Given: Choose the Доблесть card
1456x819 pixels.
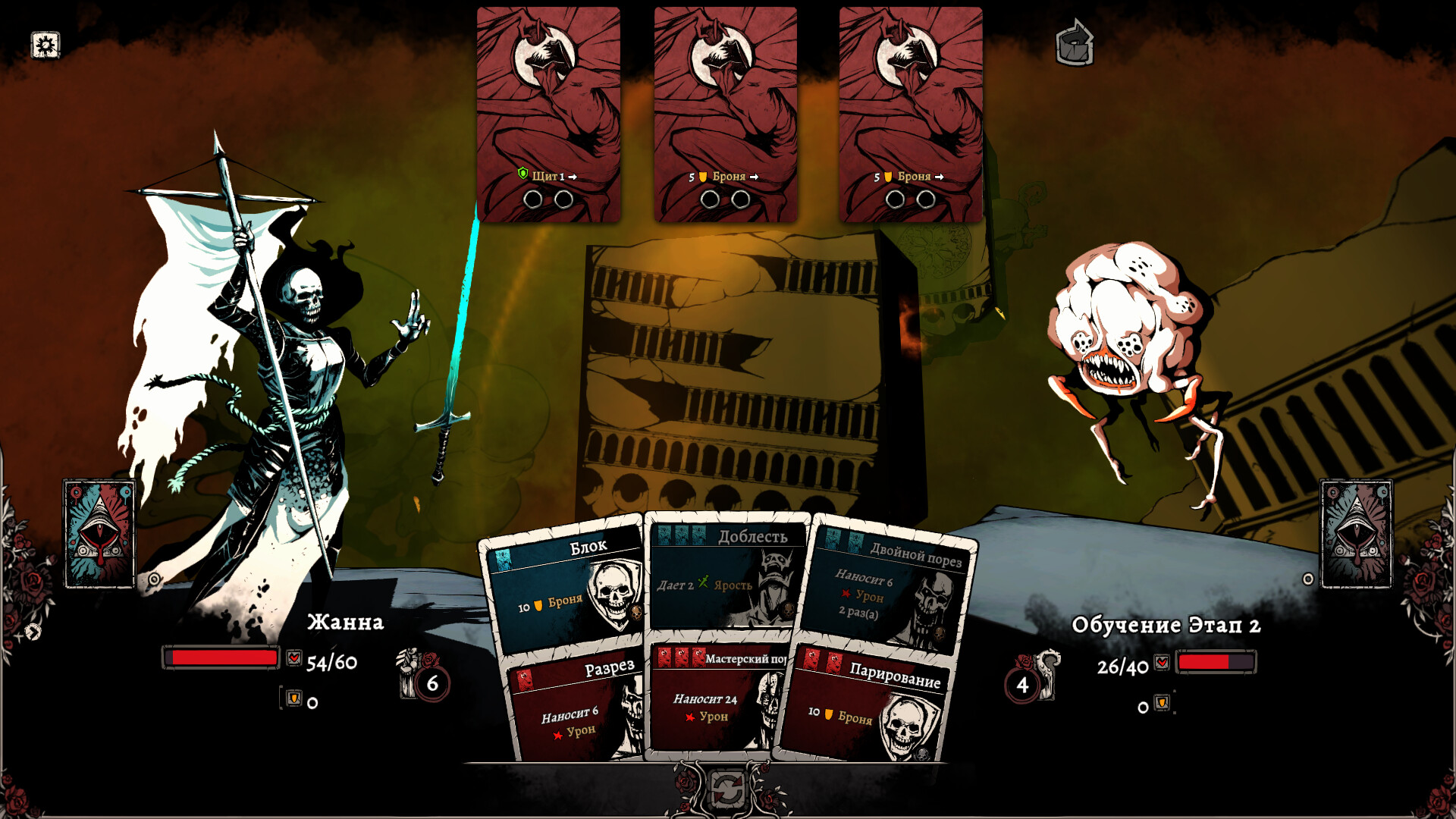Looking at the screenshot, I should [724, 578].
